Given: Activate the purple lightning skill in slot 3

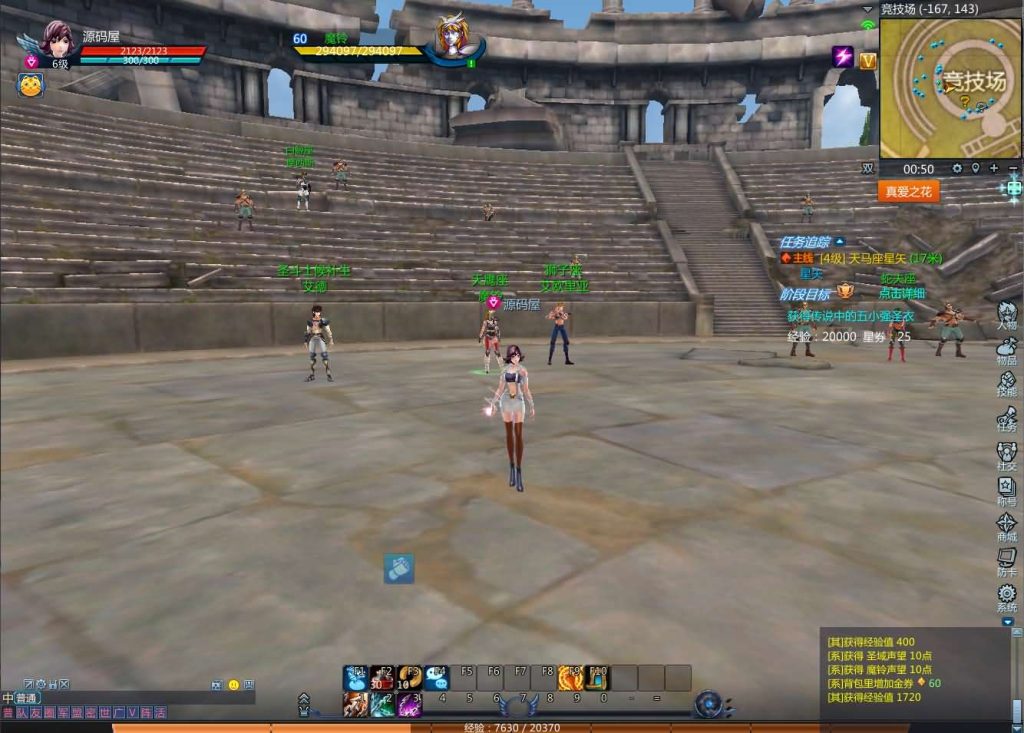Looking at the screenshot, I should point(410,704).
